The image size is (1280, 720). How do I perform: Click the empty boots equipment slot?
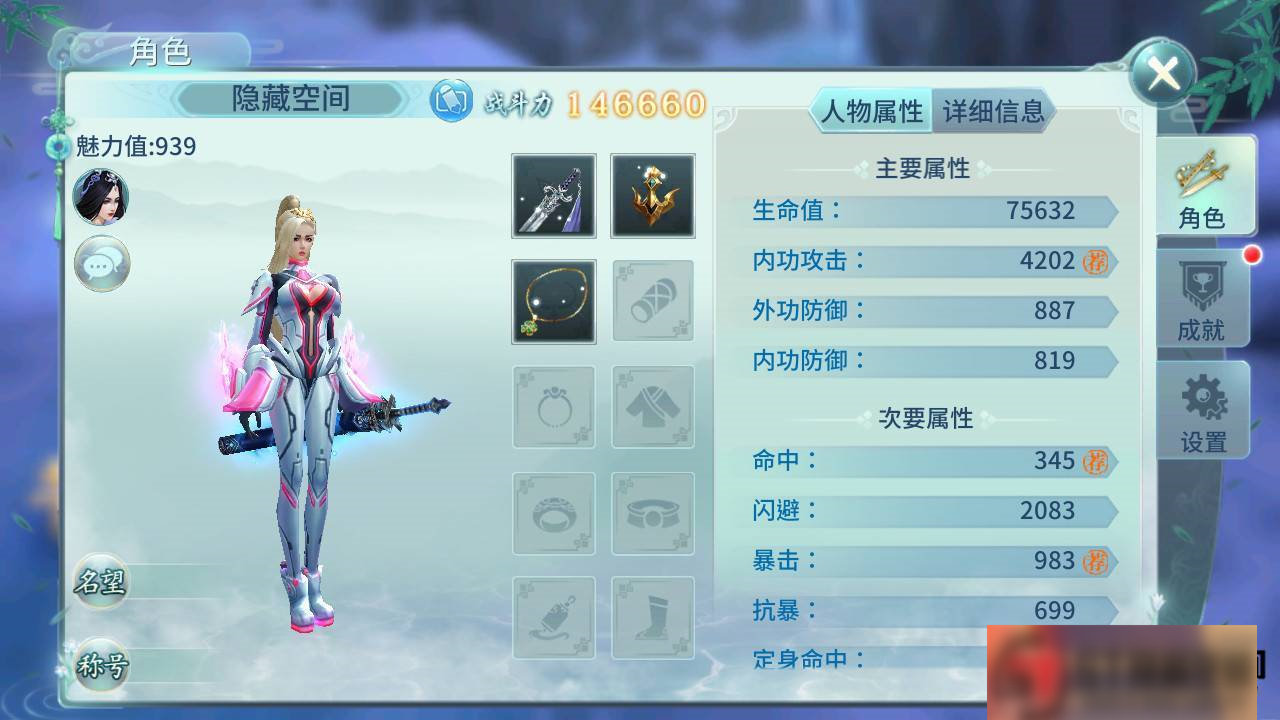(653, 618)
